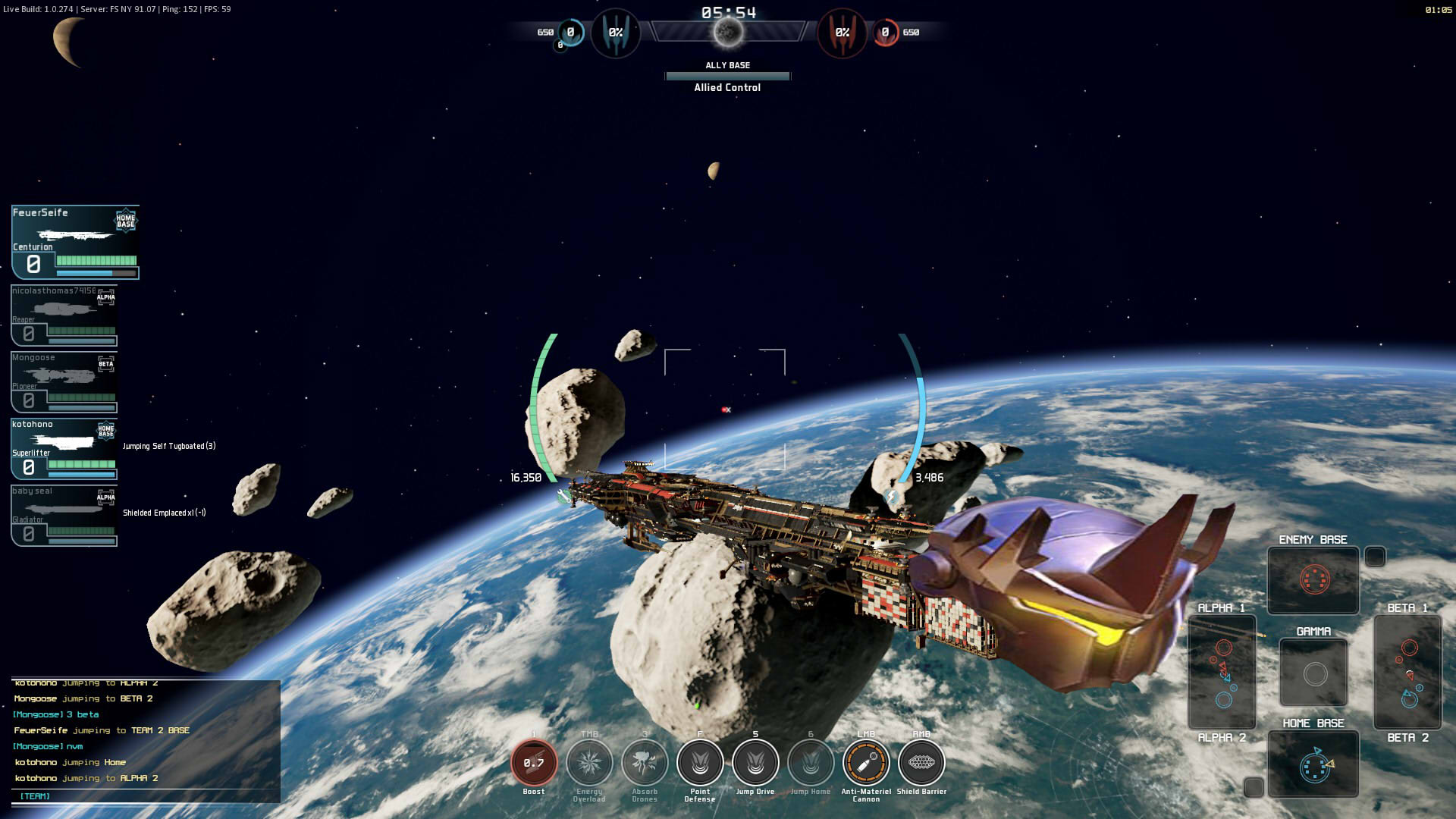Engage the Jump Drive
This screenshot has width=1456, height=819.
(755, 763)
